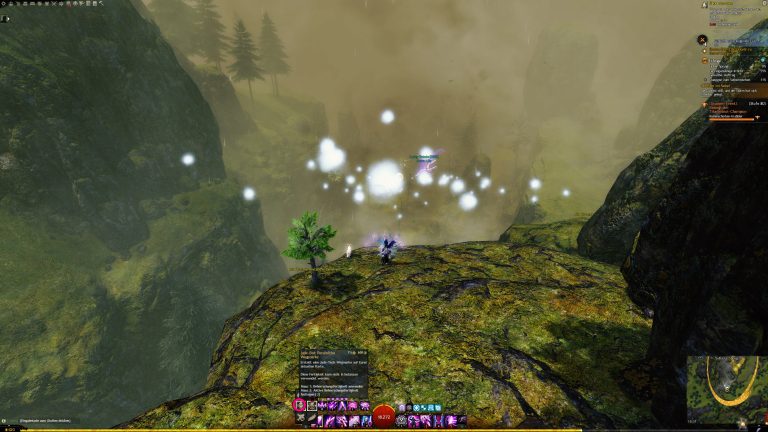Activate the pink-circled Jade Tech waypoint skill
Viewport: 768px width, 432px height.
299,406
